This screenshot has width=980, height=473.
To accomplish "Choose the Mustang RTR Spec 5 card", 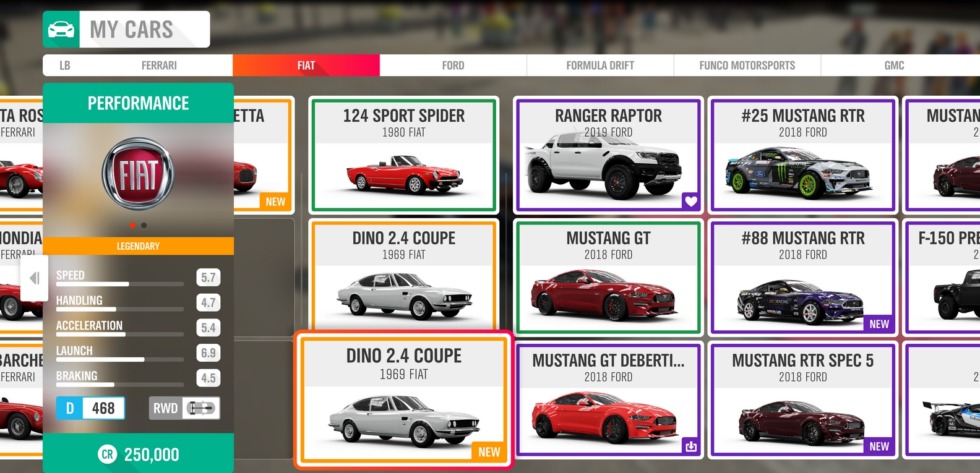I will (801, 400).
